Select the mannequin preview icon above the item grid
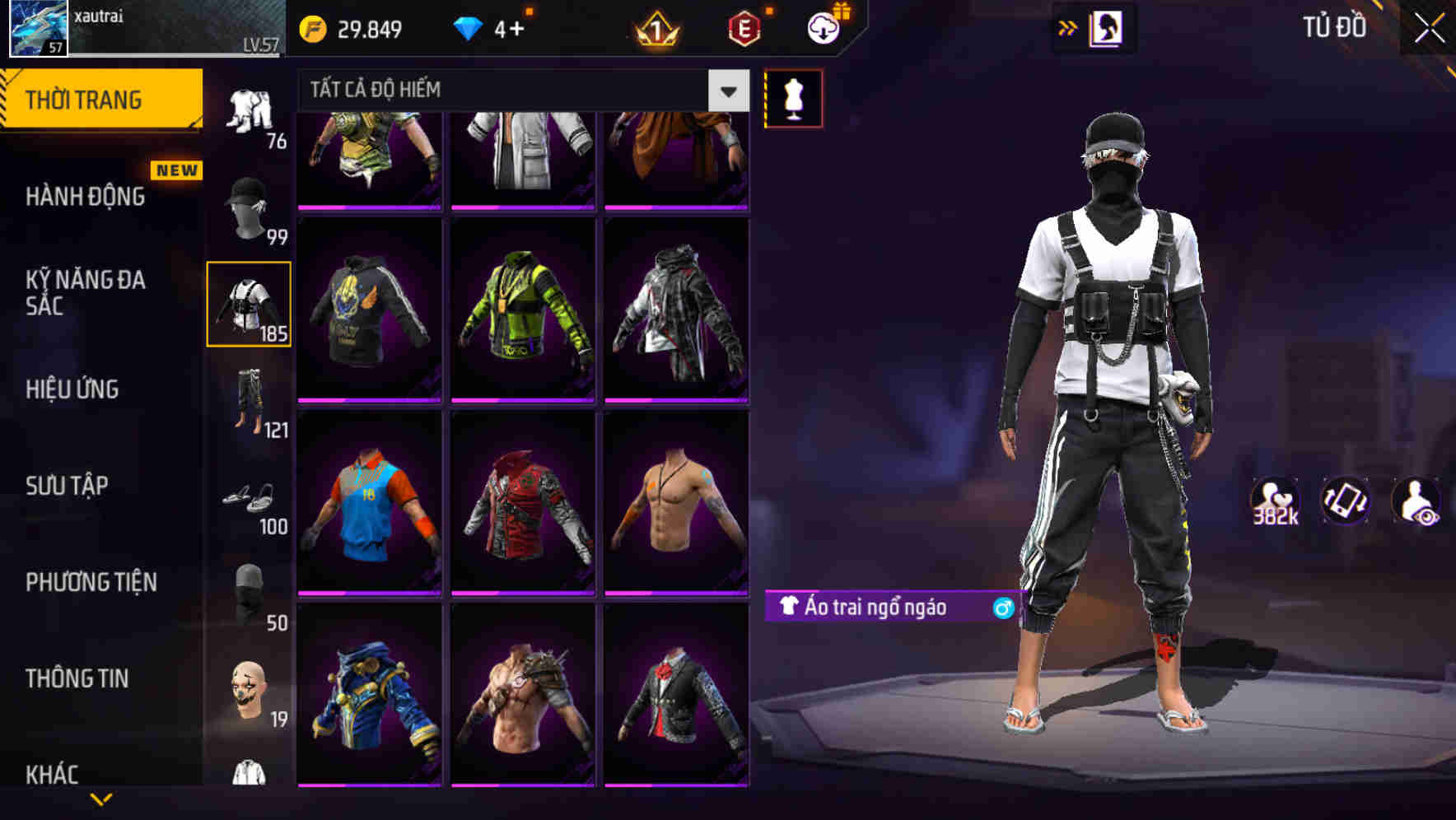Viewport: 1456px width, 820px height. pos(793,97)
